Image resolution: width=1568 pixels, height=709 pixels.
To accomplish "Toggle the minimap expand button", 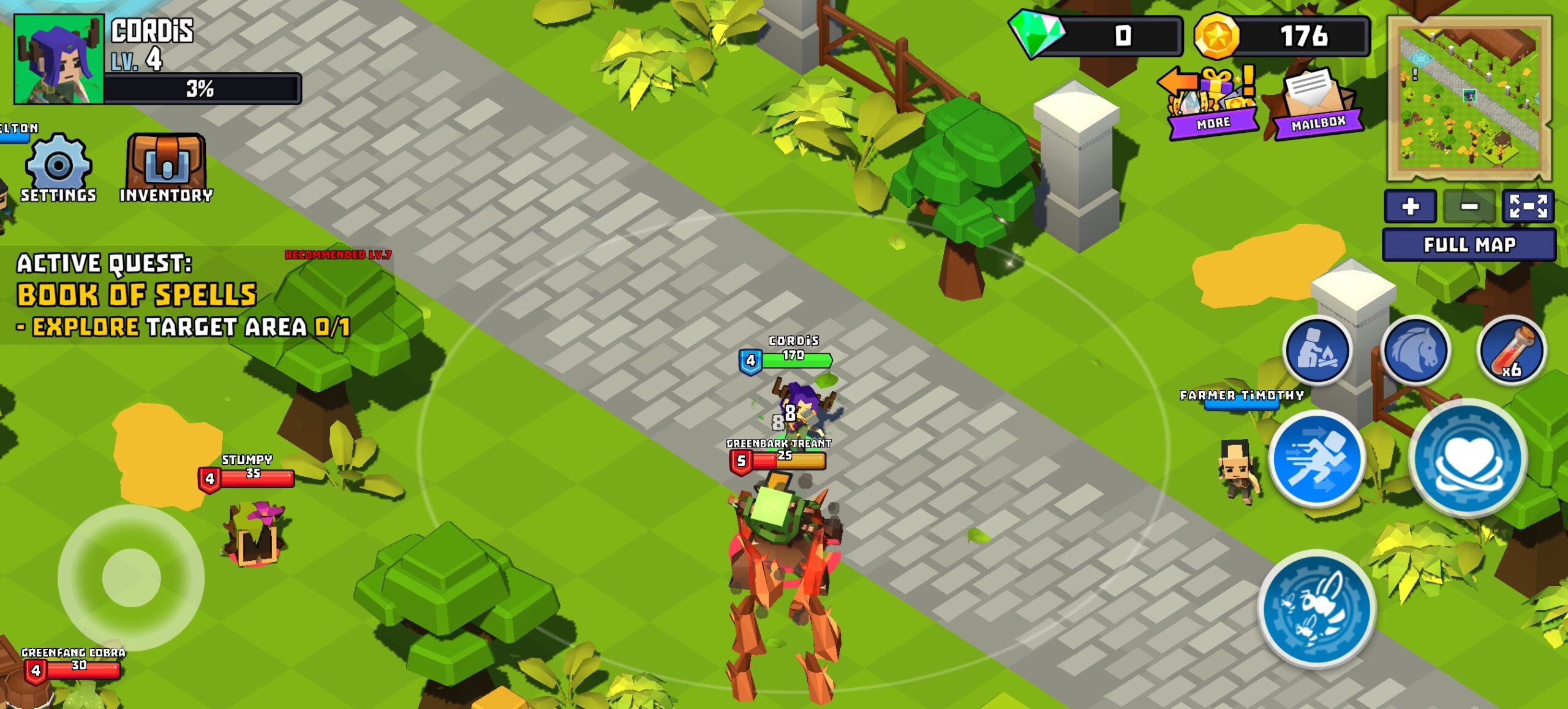I will point(1528,206).
